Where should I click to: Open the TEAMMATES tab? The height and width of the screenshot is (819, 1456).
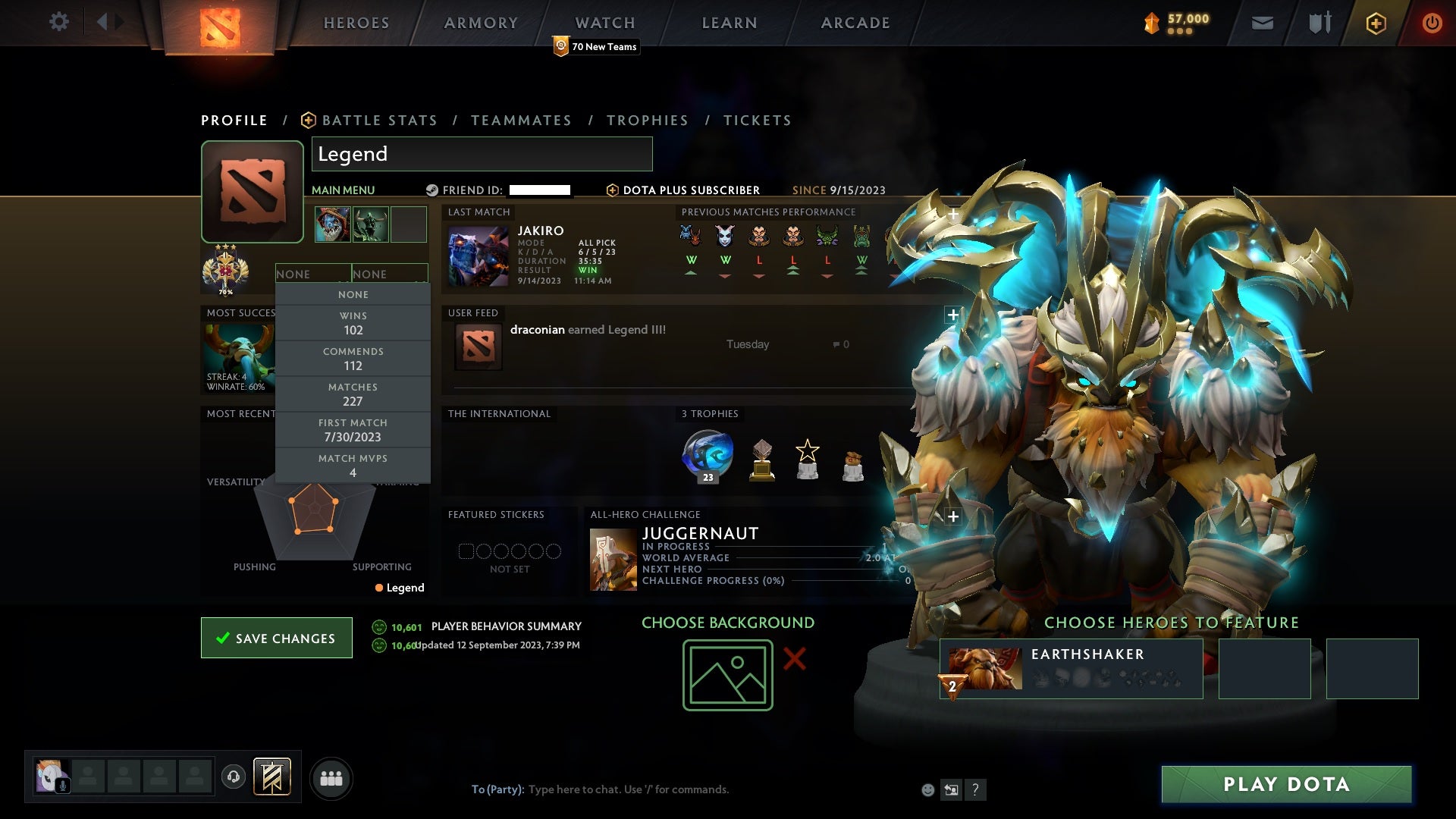point(522,120)
